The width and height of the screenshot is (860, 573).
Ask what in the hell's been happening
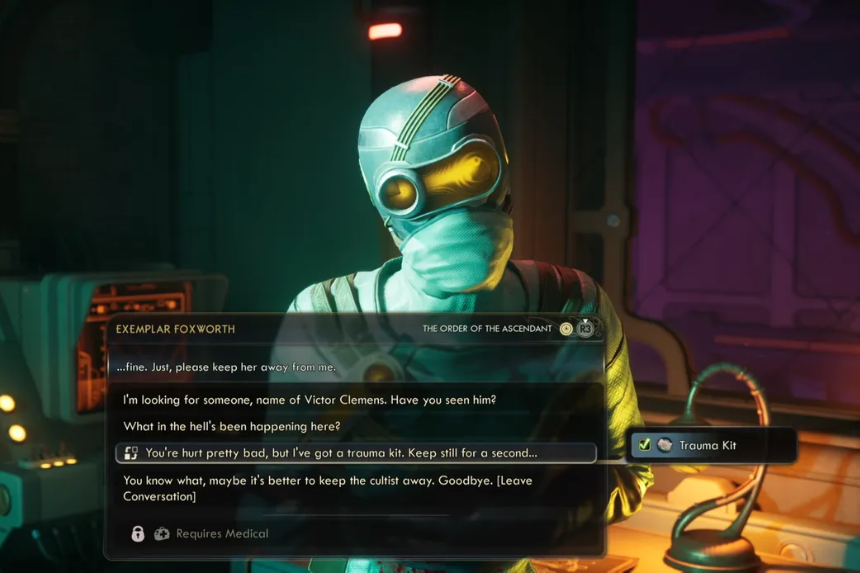click(231, 427)
